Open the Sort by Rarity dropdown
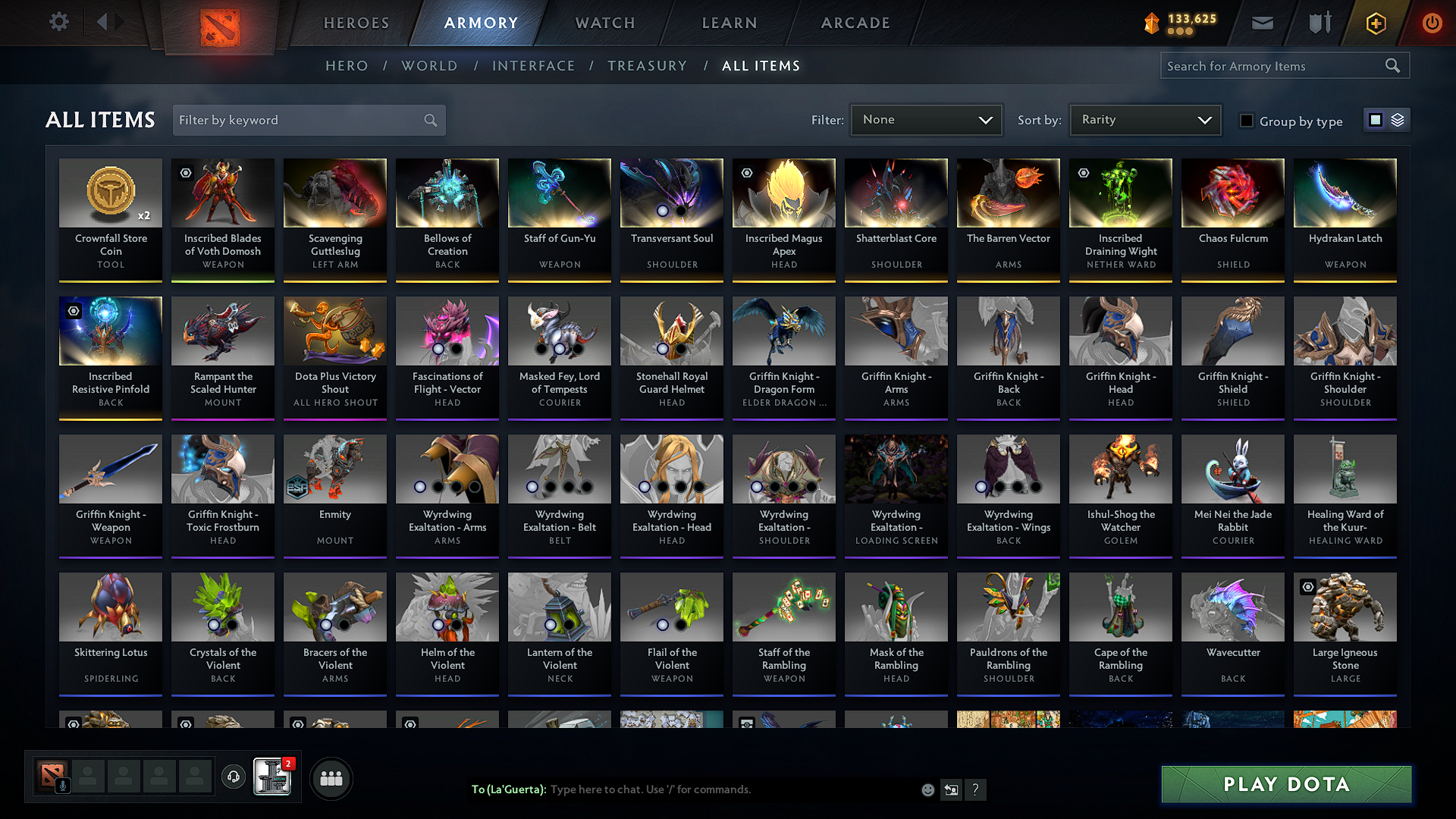This screenshot has height=819, width=1456. [x=1144, y=119]
